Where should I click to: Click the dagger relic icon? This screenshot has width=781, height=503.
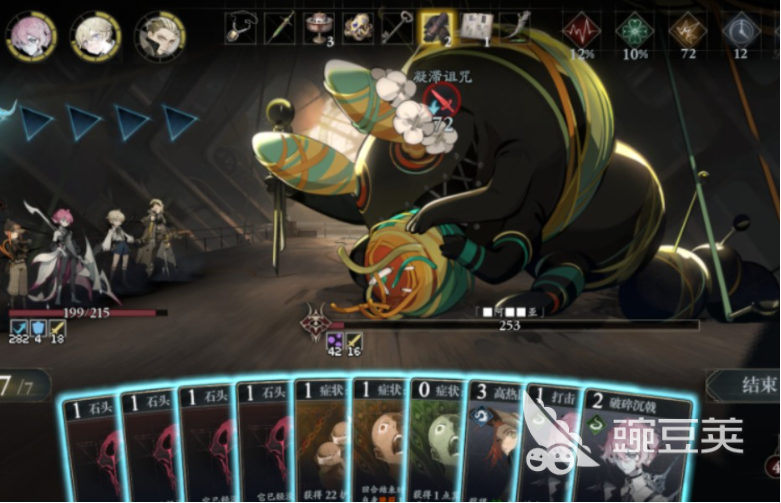[x=279, y=27]
